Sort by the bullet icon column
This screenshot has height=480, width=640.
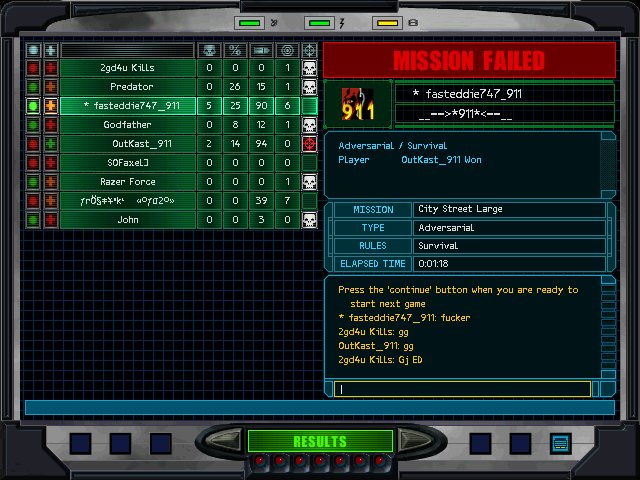click(x=261, y=50)
